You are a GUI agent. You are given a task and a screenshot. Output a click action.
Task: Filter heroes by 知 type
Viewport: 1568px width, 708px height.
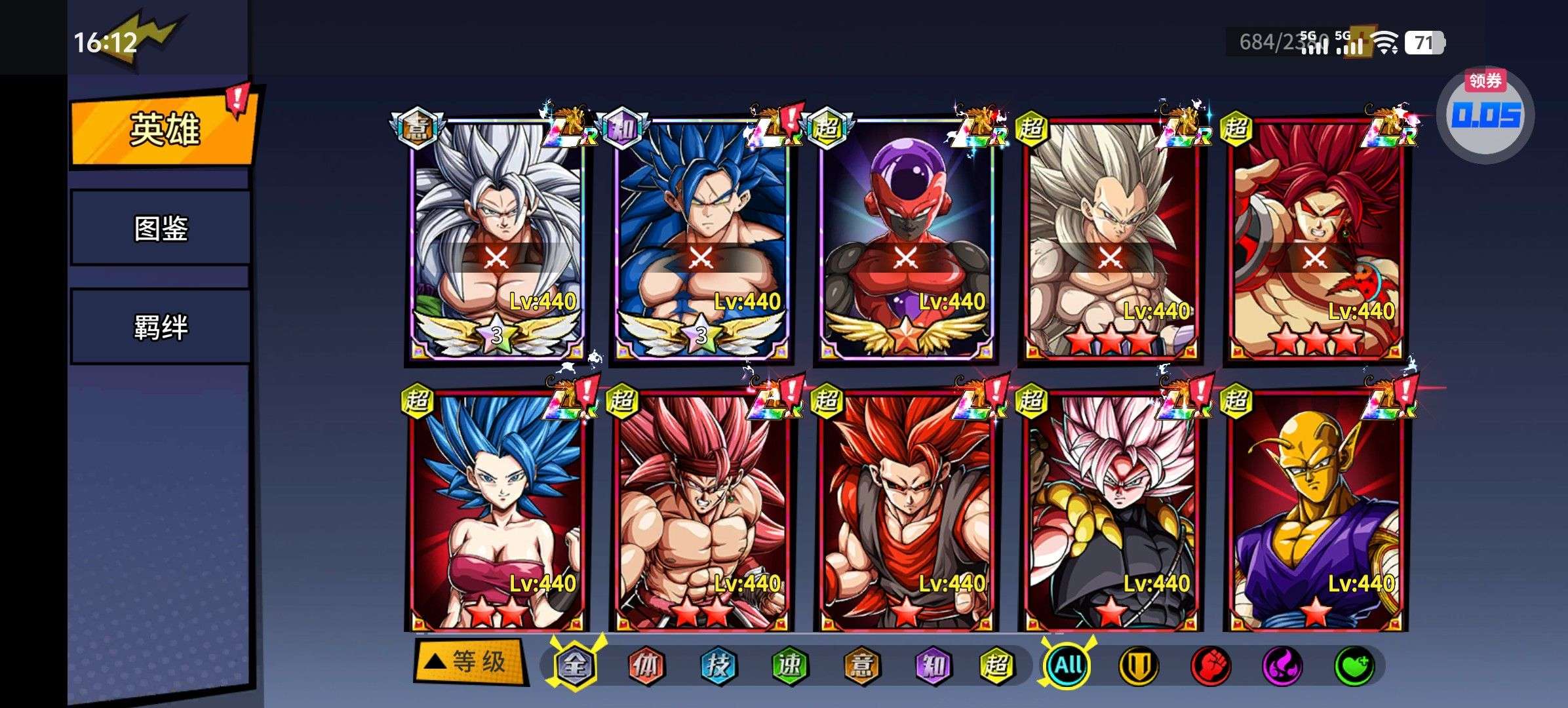point(931,665)
